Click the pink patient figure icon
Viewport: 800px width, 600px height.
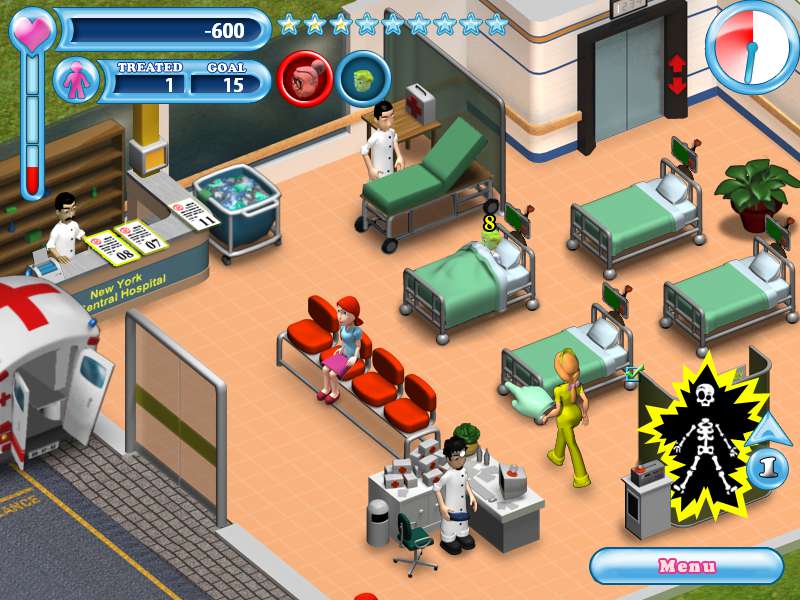pos(74,79)
